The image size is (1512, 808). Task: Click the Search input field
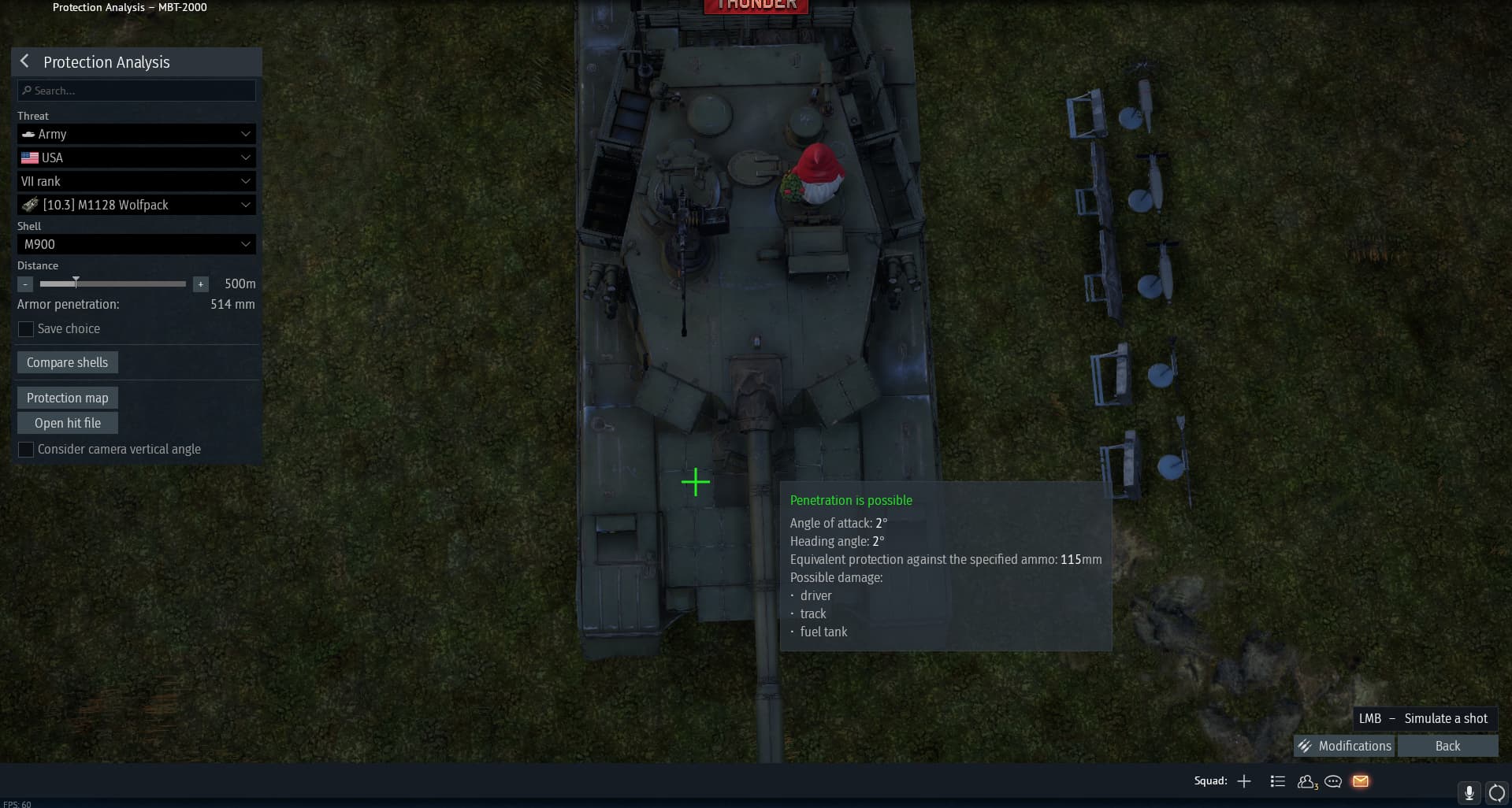click(x=136, y=91)
